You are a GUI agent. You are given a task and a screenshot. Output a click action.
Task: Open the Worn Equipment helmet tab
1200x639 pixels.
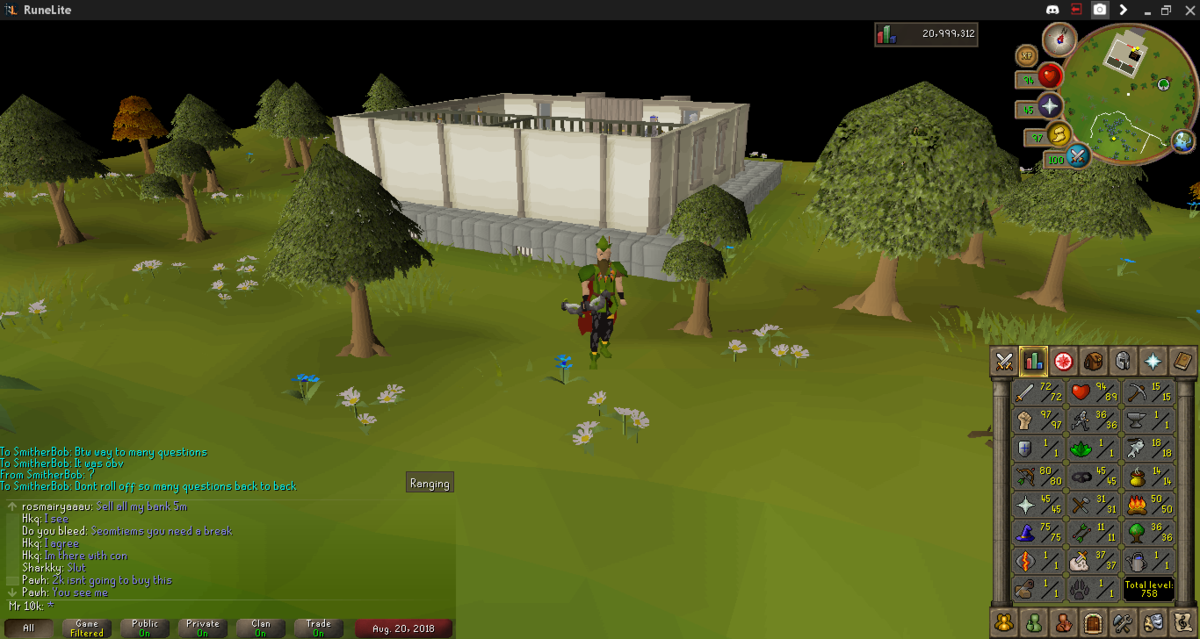click(1123, 362)
